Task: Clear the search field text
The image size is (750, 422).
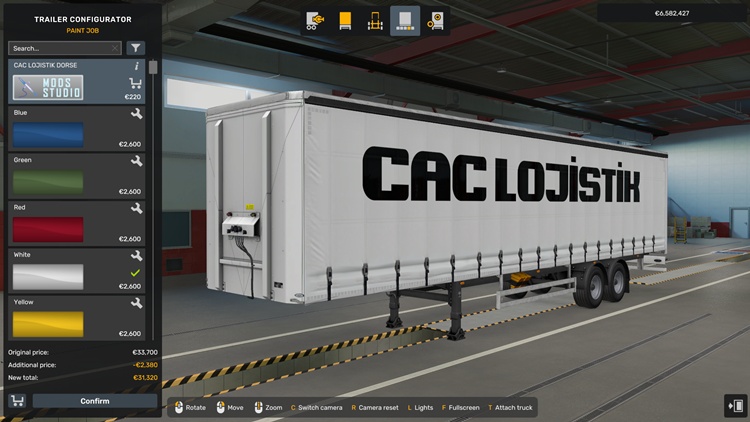Action: [x=116, y=48]
